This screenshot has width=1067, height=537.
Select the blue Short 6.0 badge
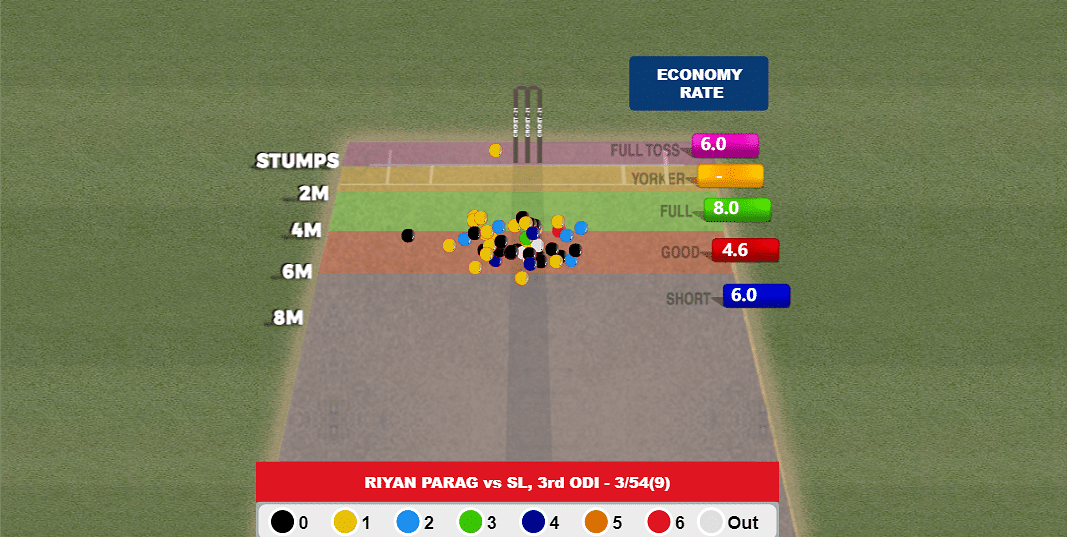(755, 296)
